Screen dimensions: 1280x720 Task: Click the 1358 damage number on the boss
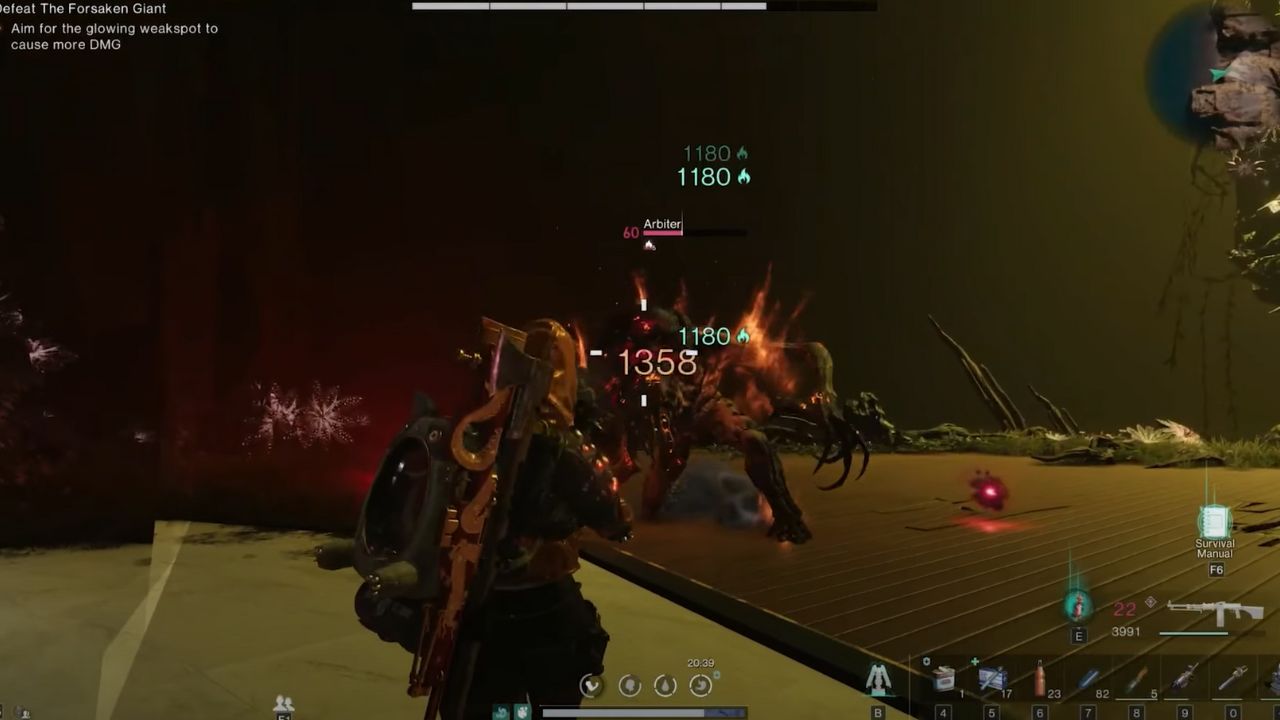point(655,363)
